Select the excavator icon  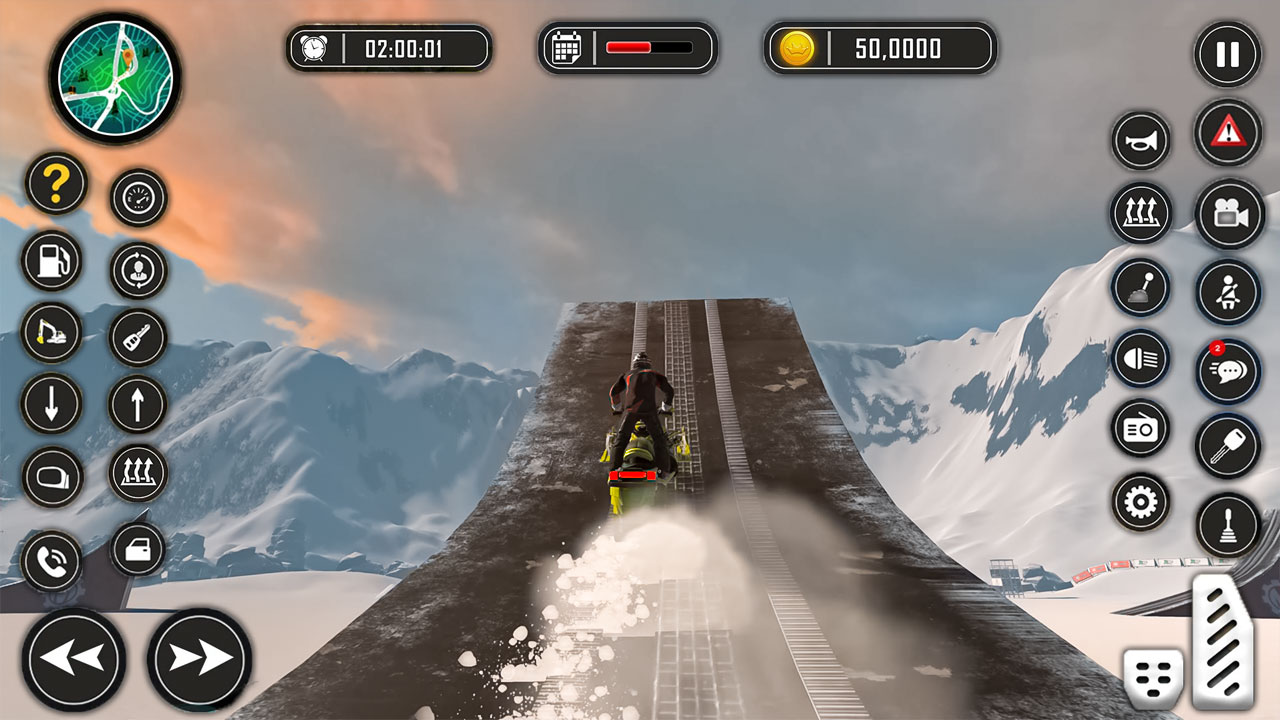(x=55, y=331)
